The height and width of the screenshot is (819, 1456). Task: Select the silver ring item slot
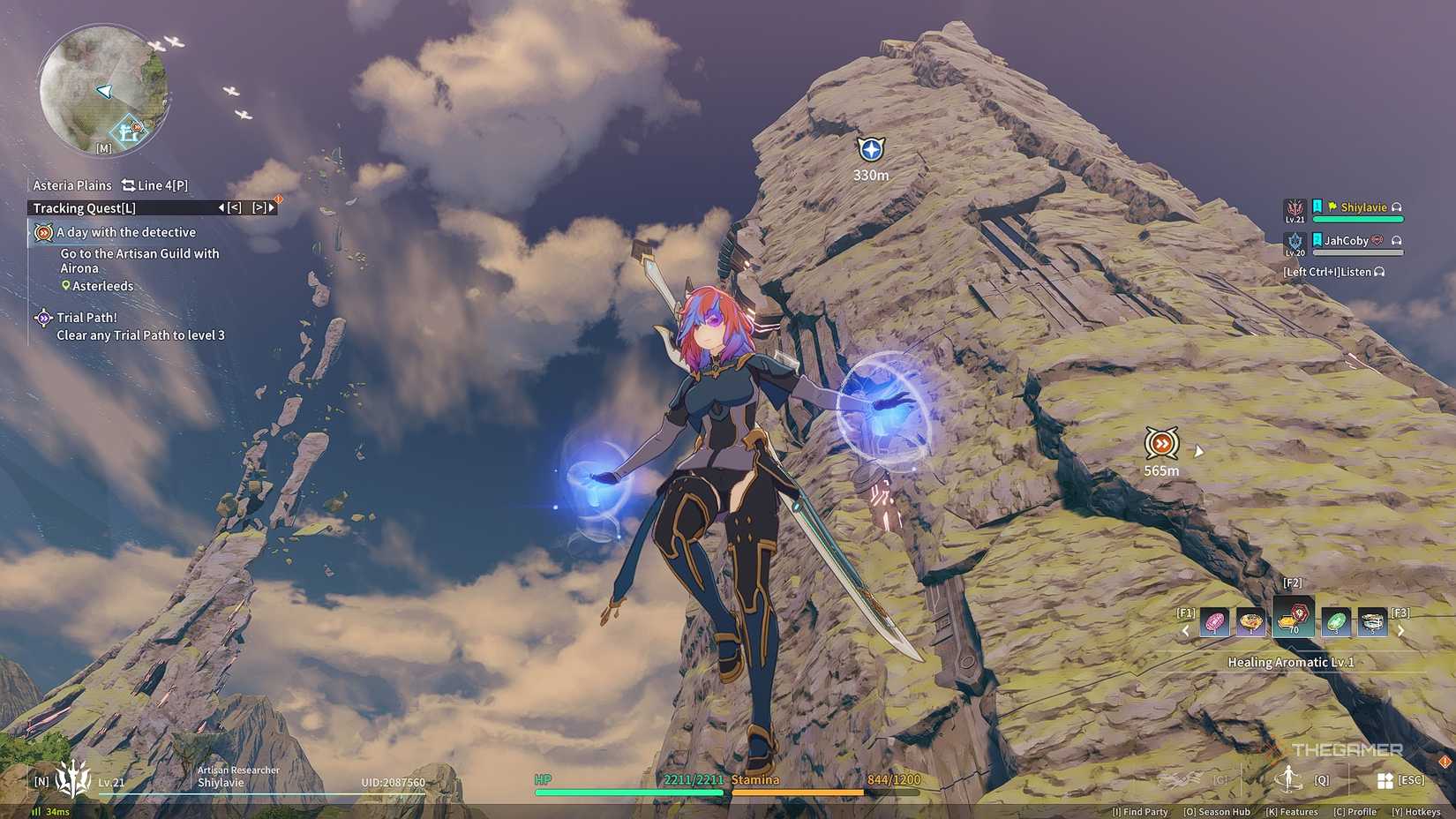1372,622
